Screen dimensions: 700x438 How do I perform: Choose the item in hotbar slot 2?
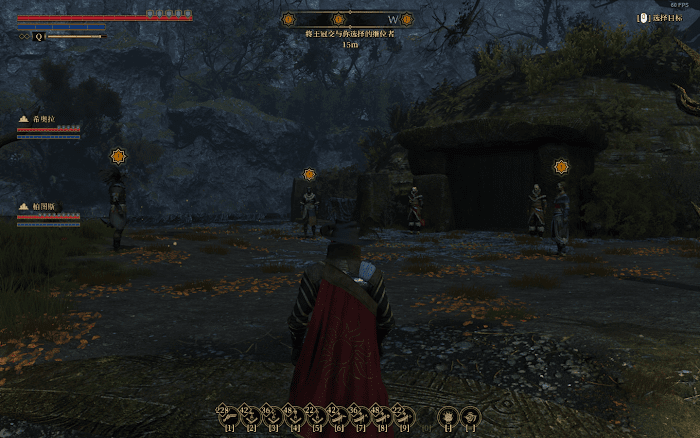click(x=250, y=414)
